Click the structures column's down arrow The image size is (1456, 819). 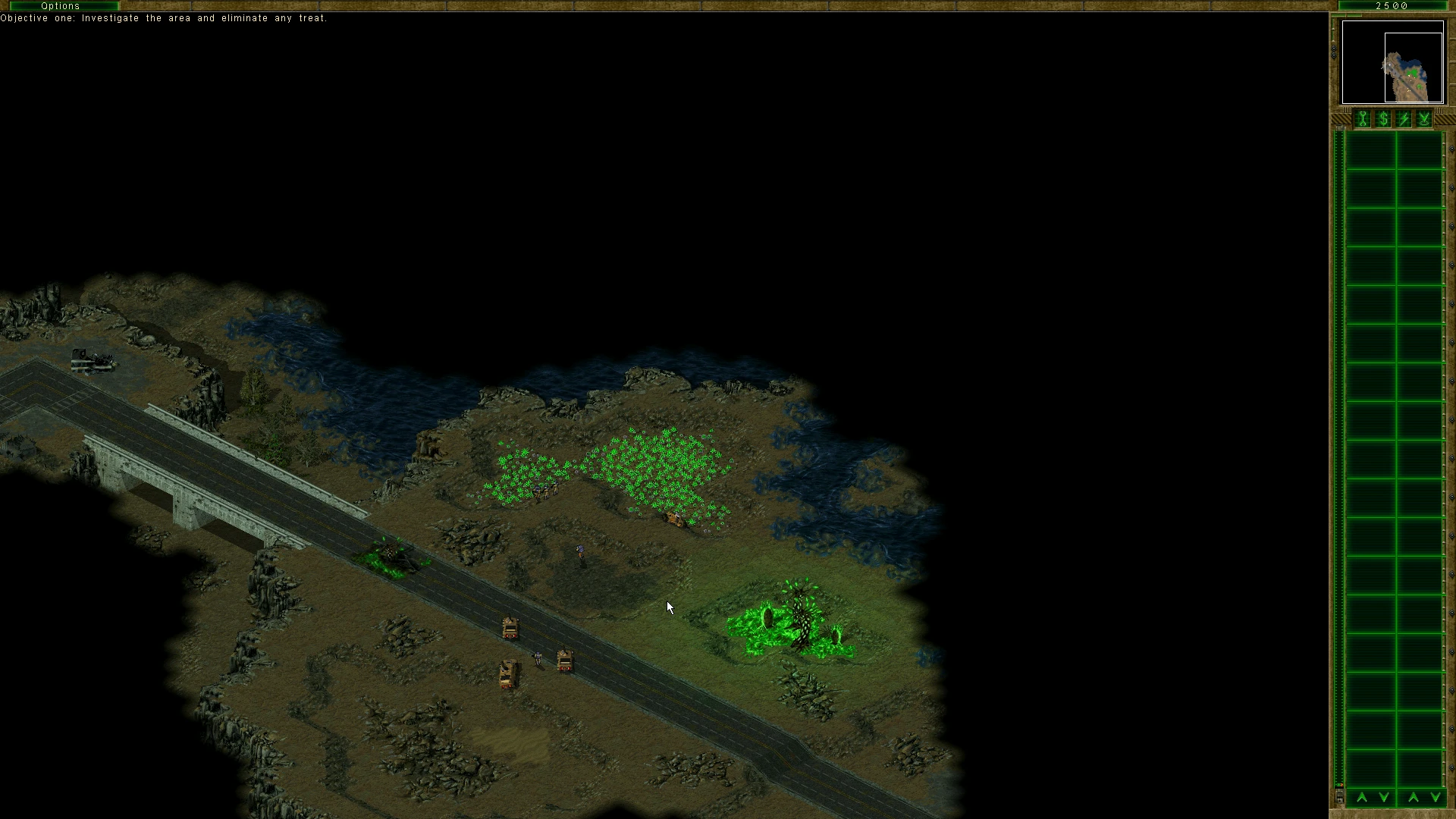point(1384,797)
